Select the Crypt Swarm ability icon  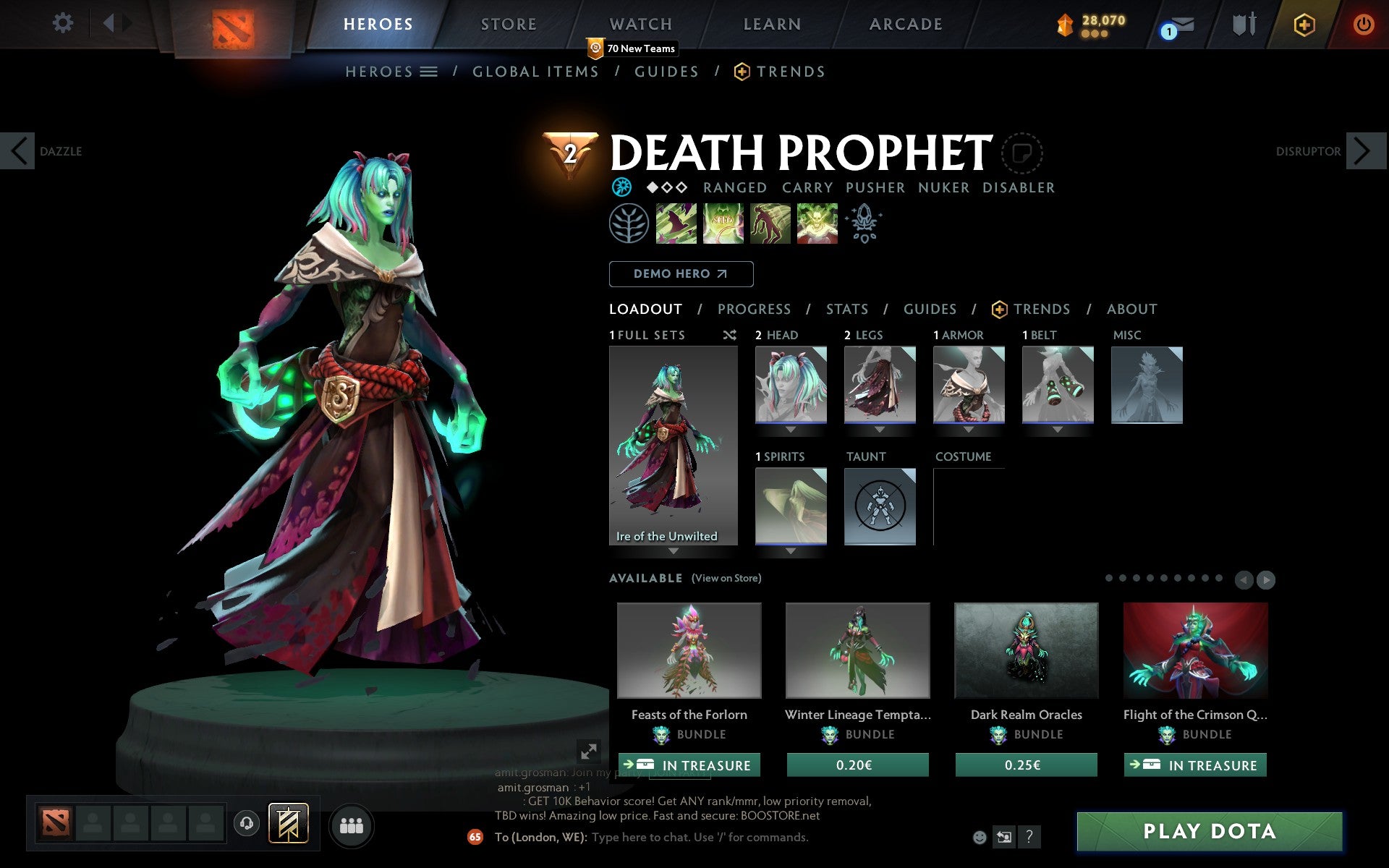[676, 223]
